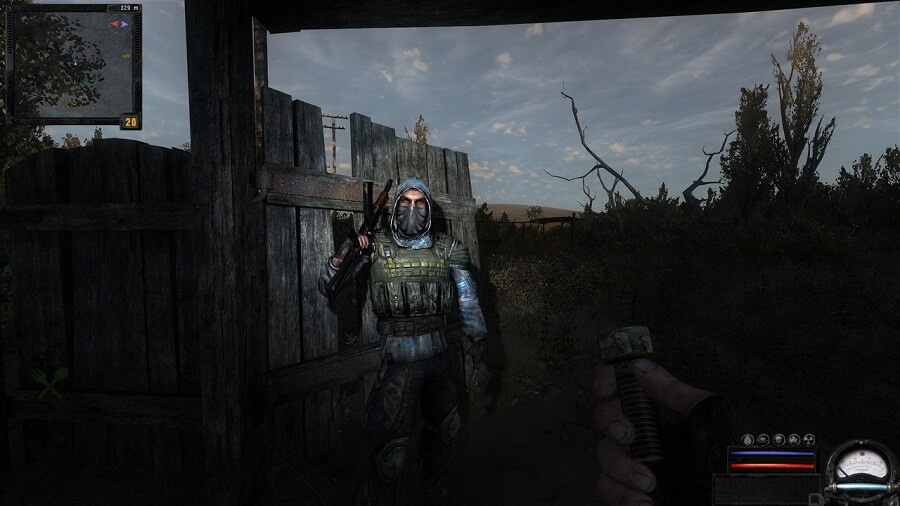Click the water drop status icon

tap(747, 440)
